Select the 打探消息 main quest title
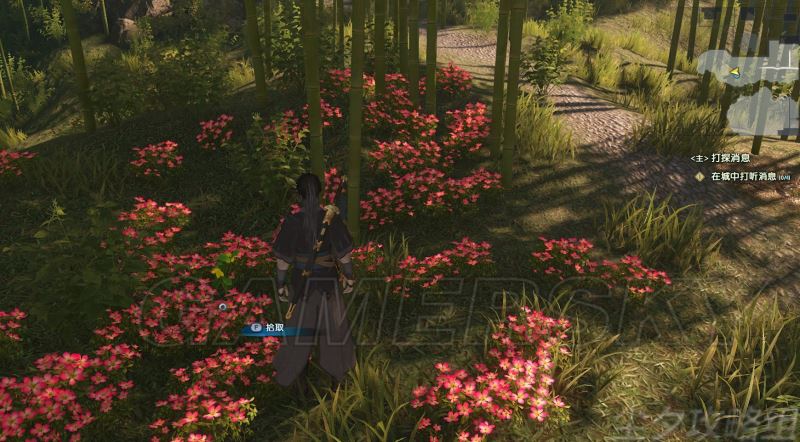This screenshot has width=800, height=442. tap(730, 158)
